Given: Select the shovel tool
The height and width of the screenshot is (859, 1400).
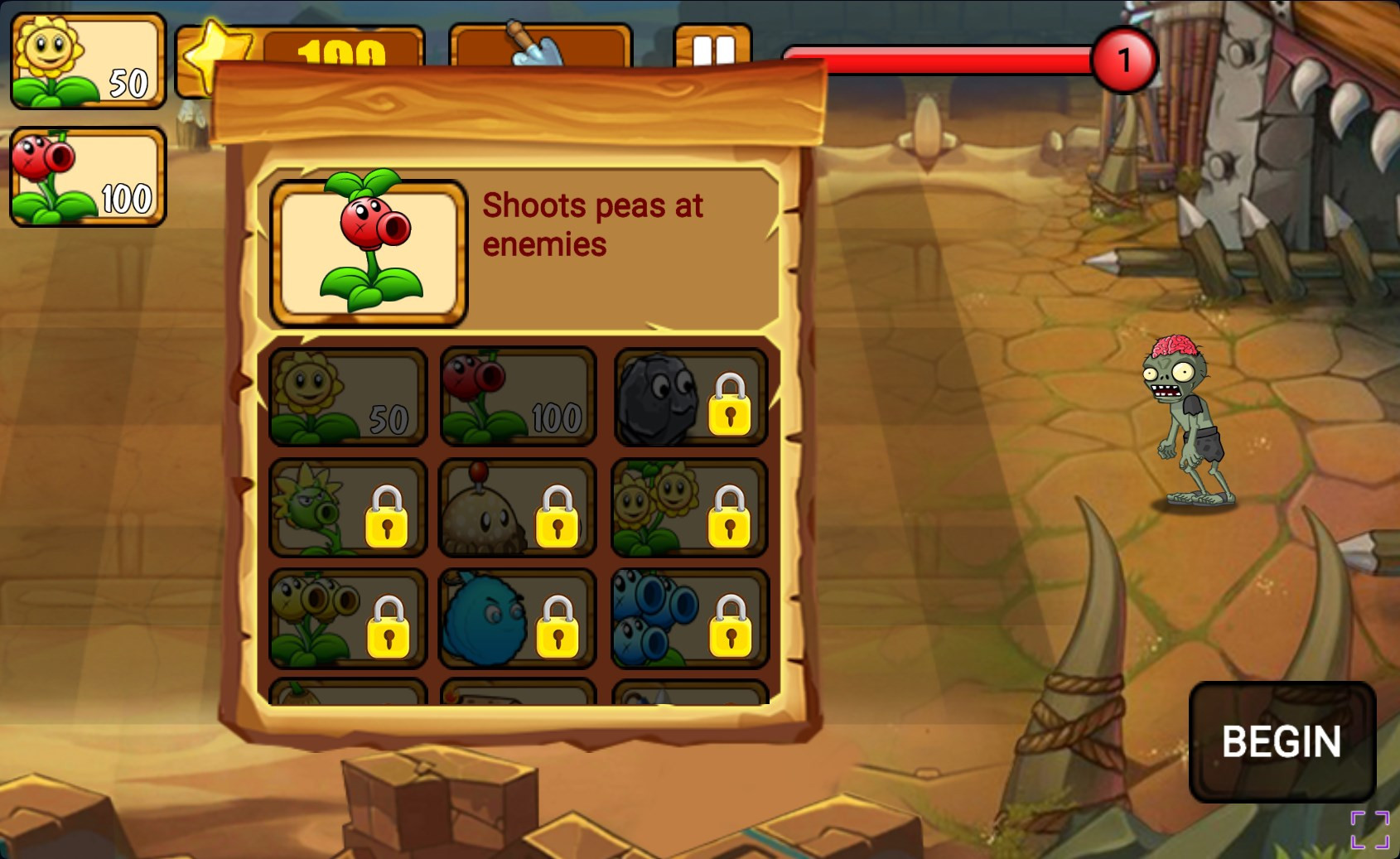Looking at the screenshot, I should point(539,46).
